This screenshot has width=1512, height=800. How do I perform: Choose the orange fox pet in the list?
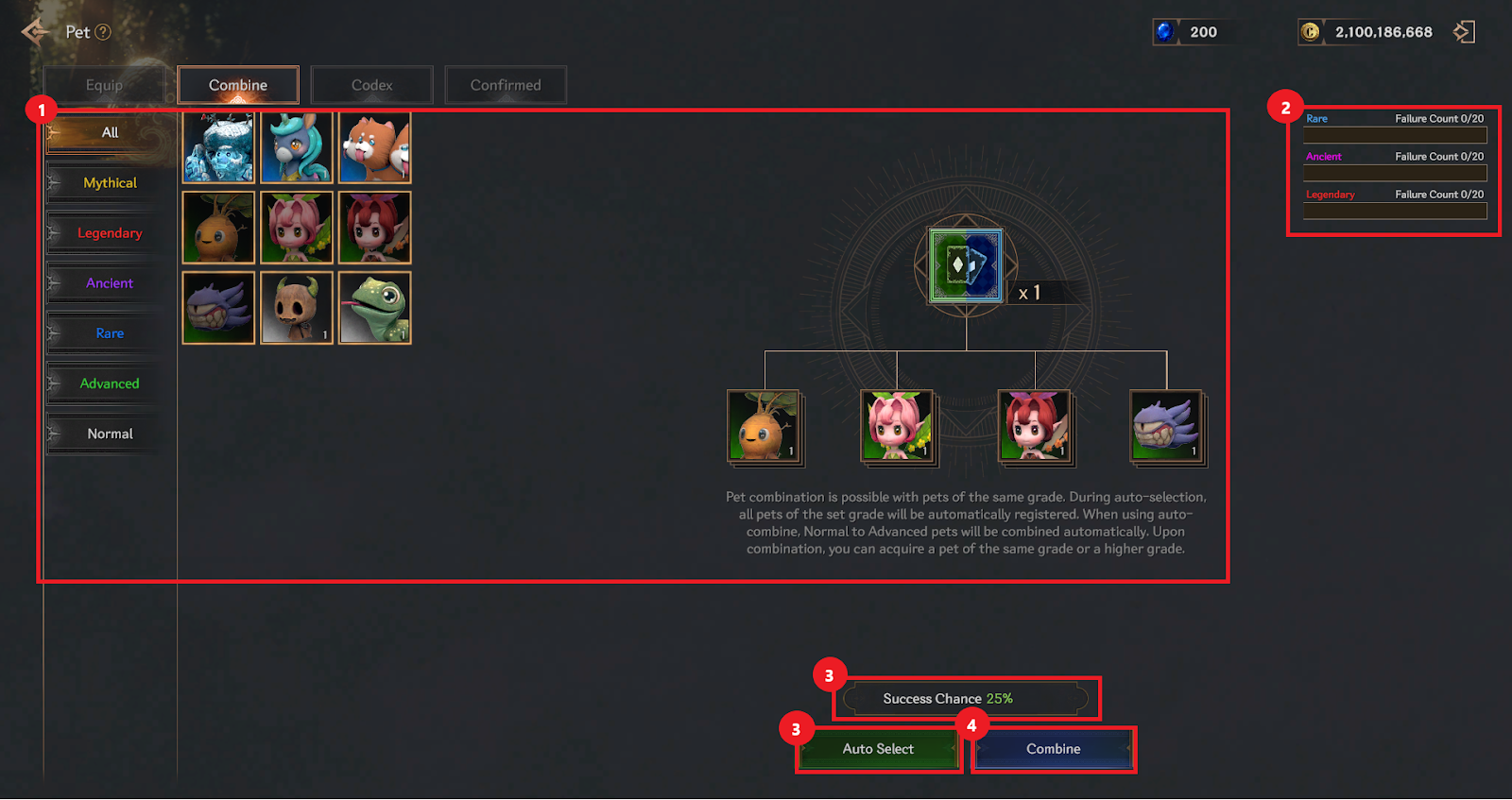pos(375,147)
